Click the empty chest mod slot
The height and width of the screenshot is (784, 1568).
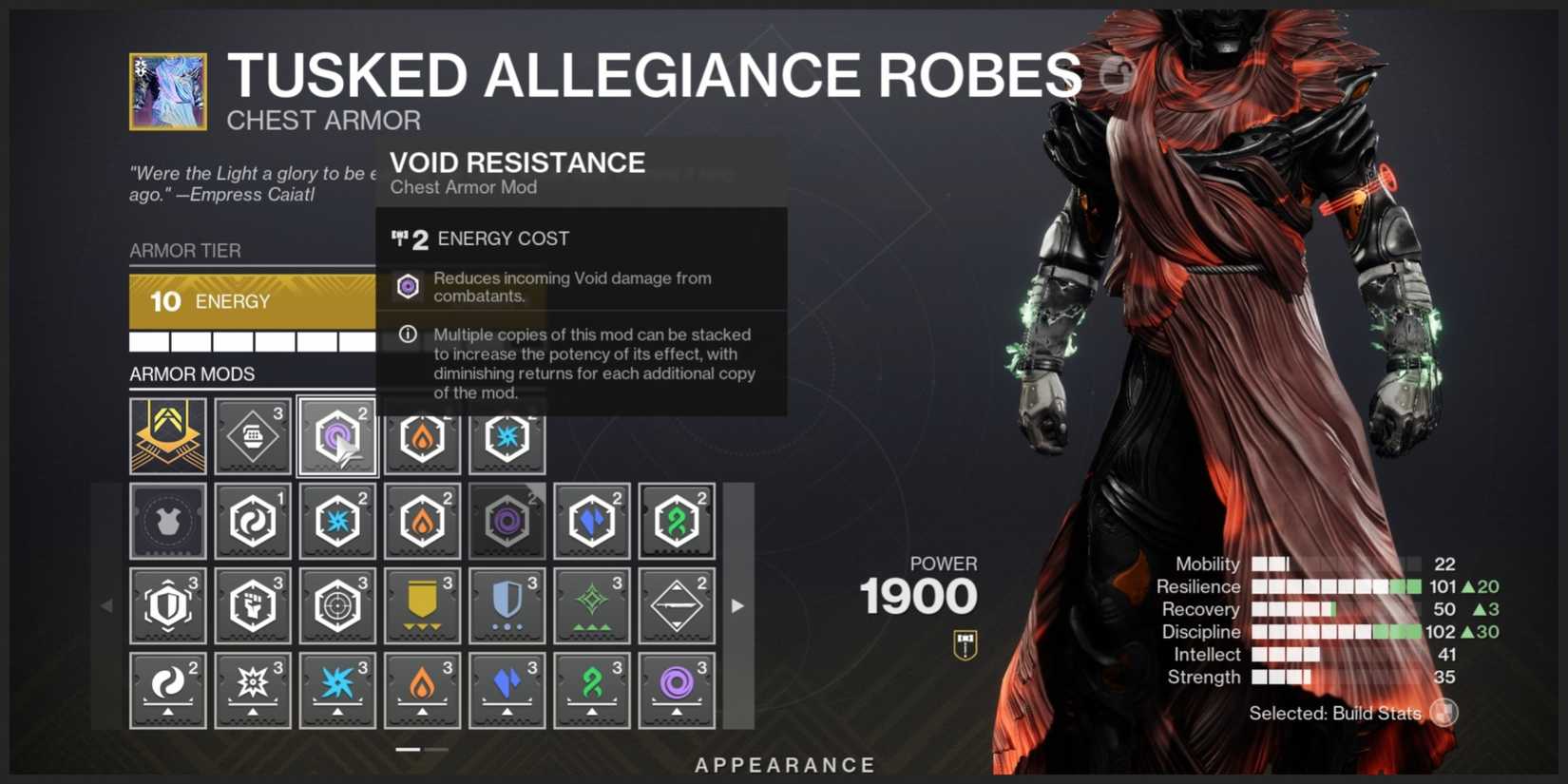pos(167,520)
